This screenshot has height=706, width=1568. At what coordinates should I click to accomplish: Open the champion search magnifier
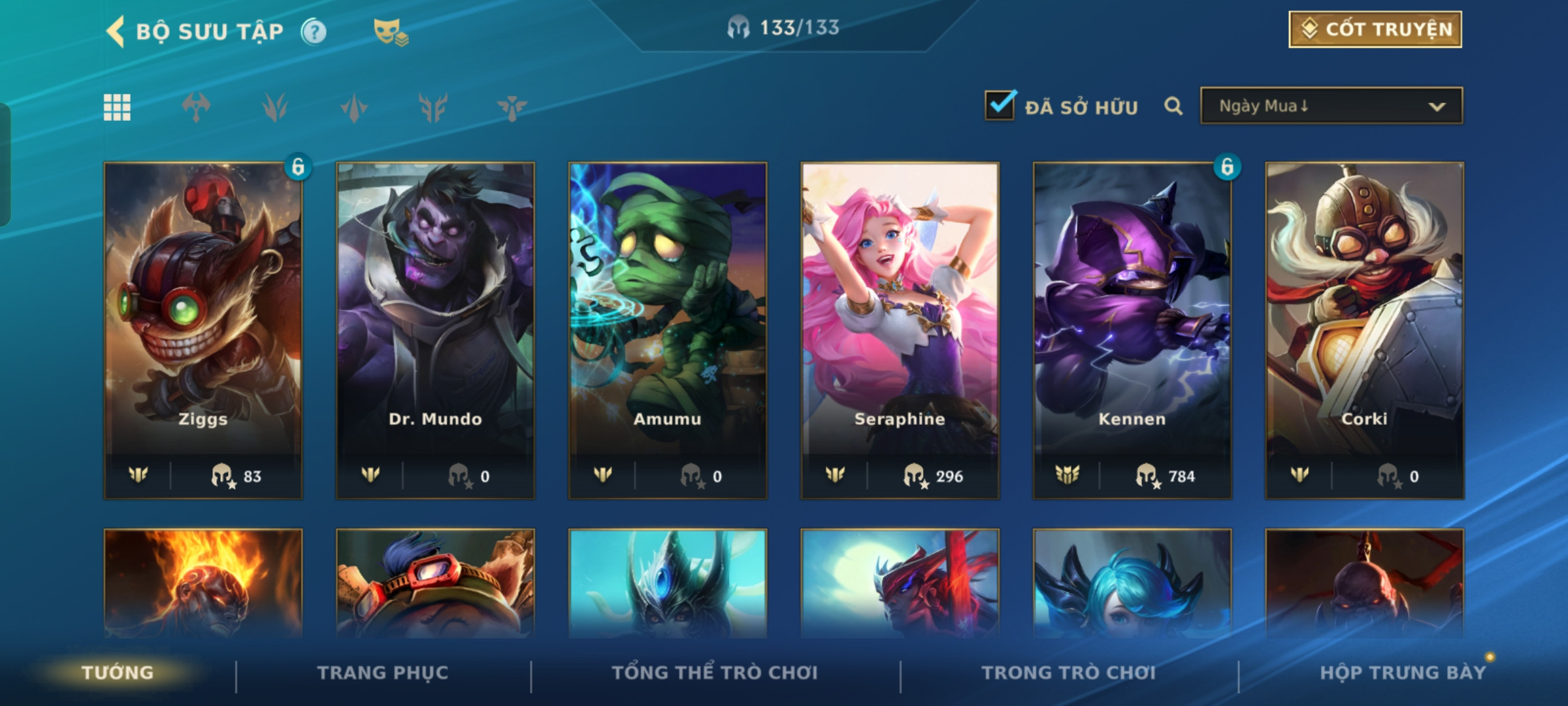tap(1173, 106)
